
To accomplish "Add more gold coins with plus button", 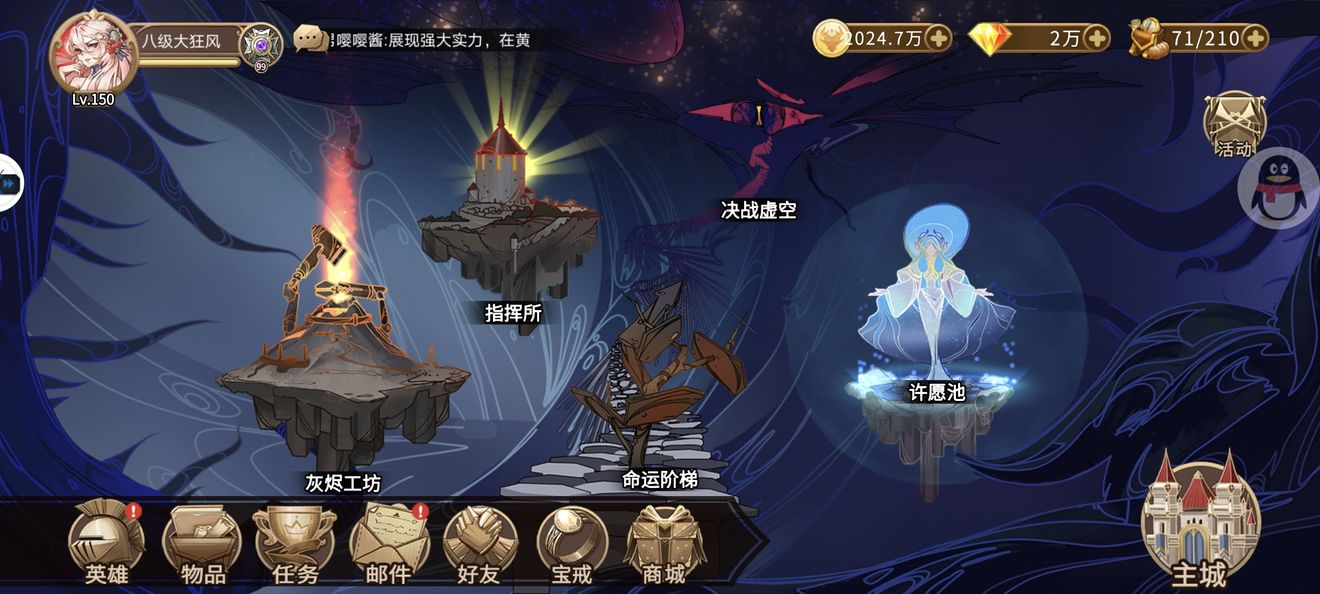I will (x=938, y=39).
